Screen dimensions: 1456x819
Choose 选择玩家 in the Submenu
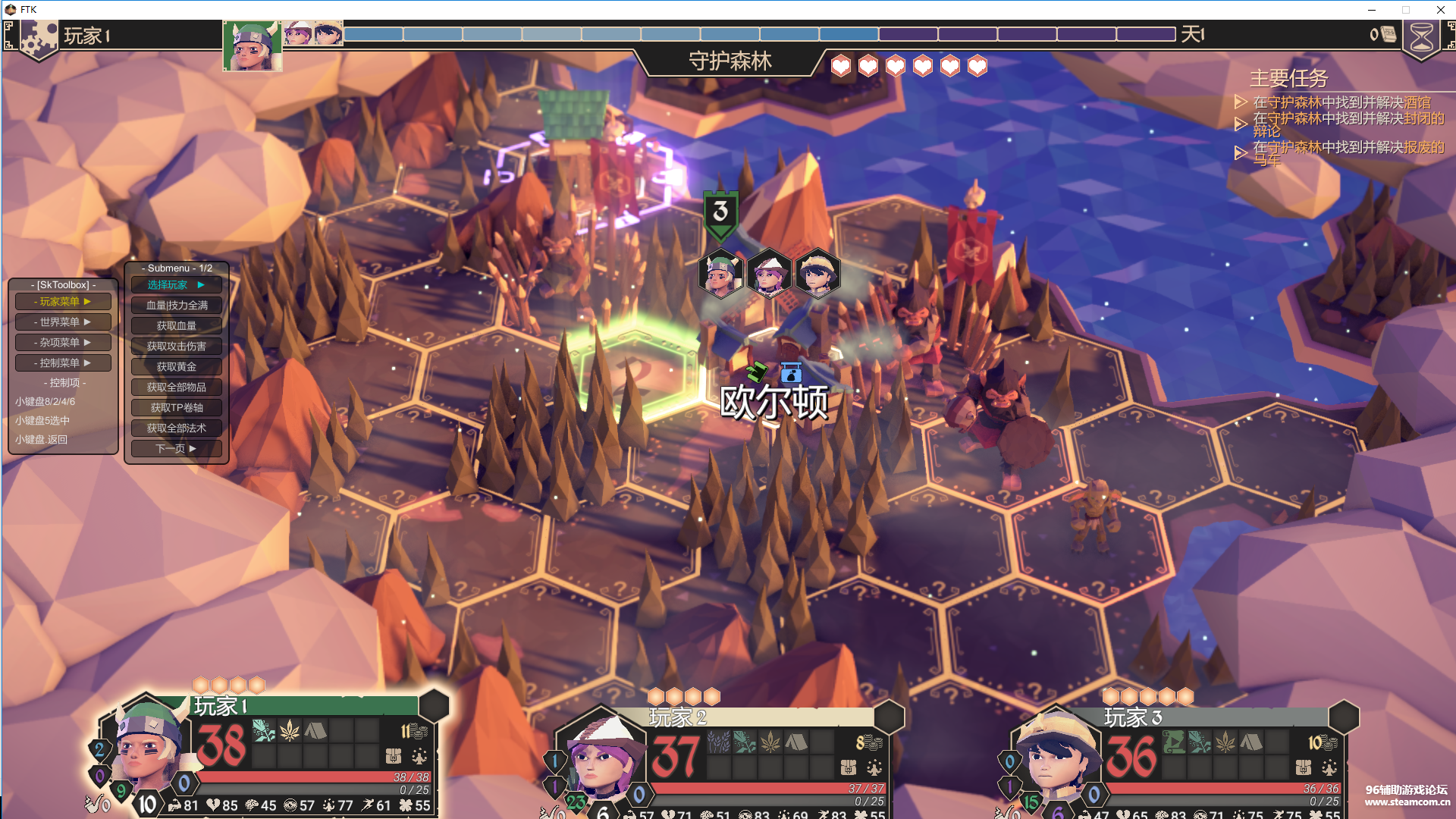[176, 285]
